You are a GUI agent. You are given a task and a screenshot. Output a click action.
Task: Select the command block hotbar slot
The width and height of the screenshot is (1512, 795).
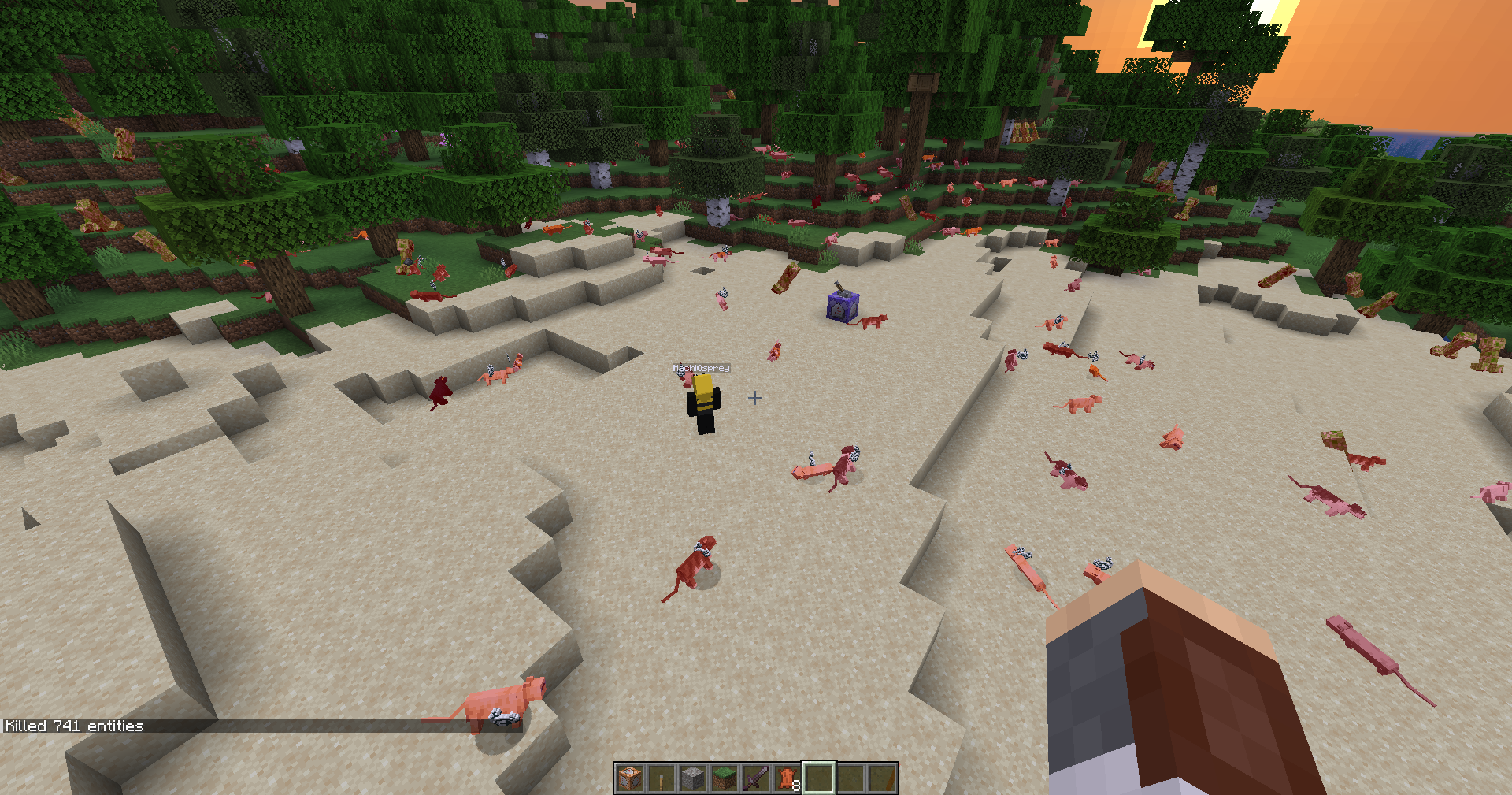point(630,778)
